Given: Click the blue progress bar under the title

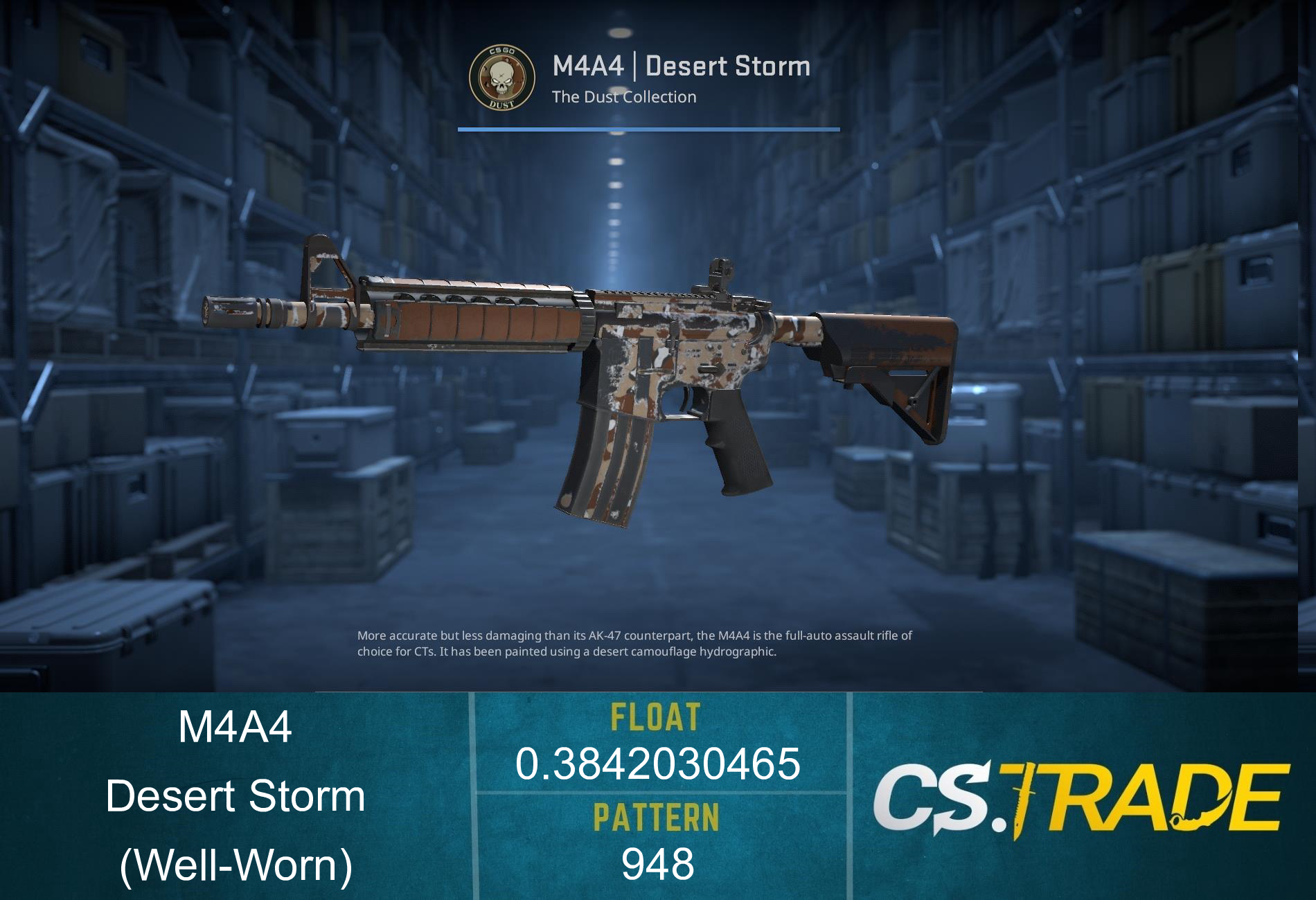Looking at the screenshot, I should point(648,129).
